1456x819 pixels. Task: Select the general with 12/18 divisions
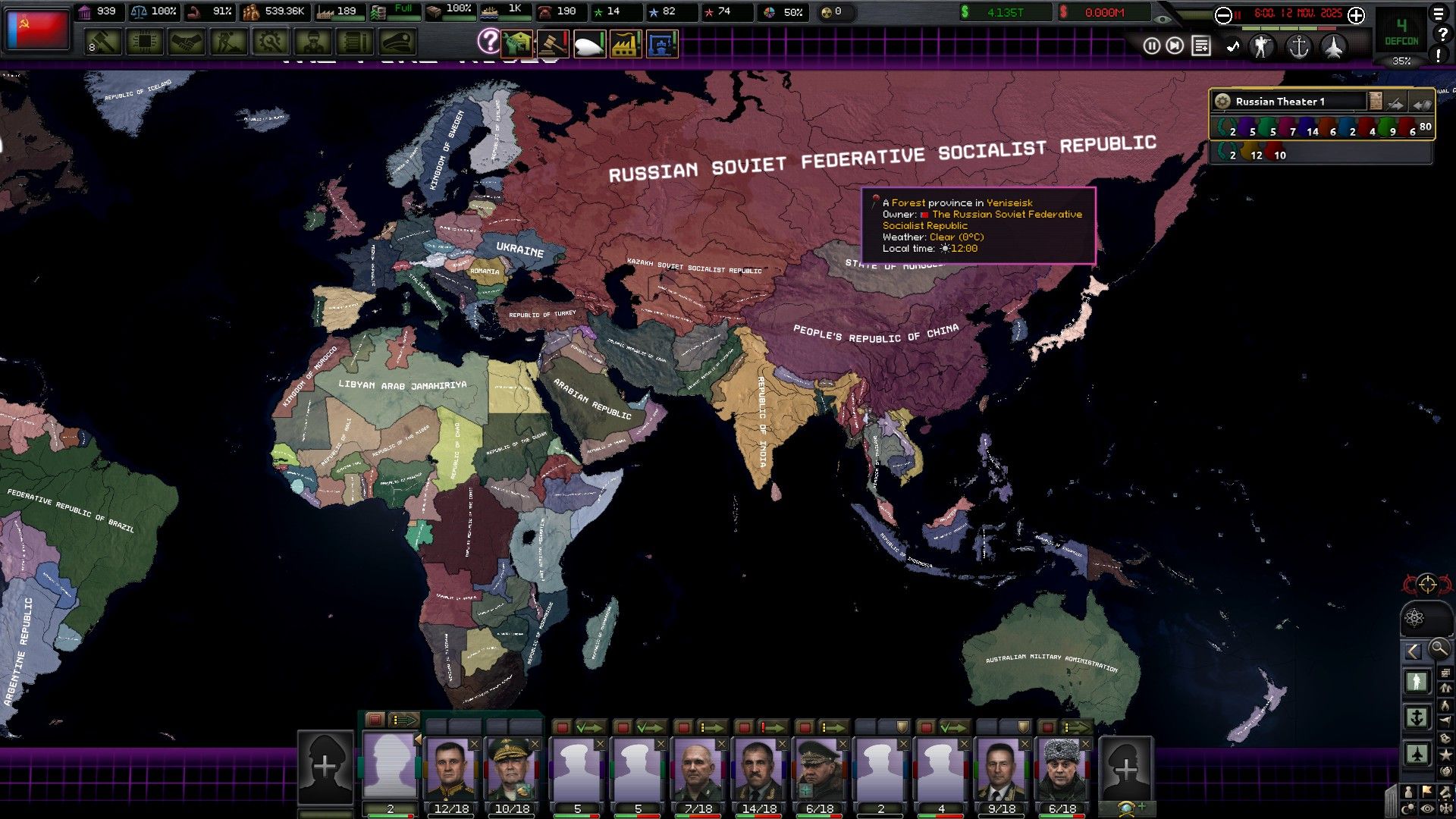click(x=451, y=770)
